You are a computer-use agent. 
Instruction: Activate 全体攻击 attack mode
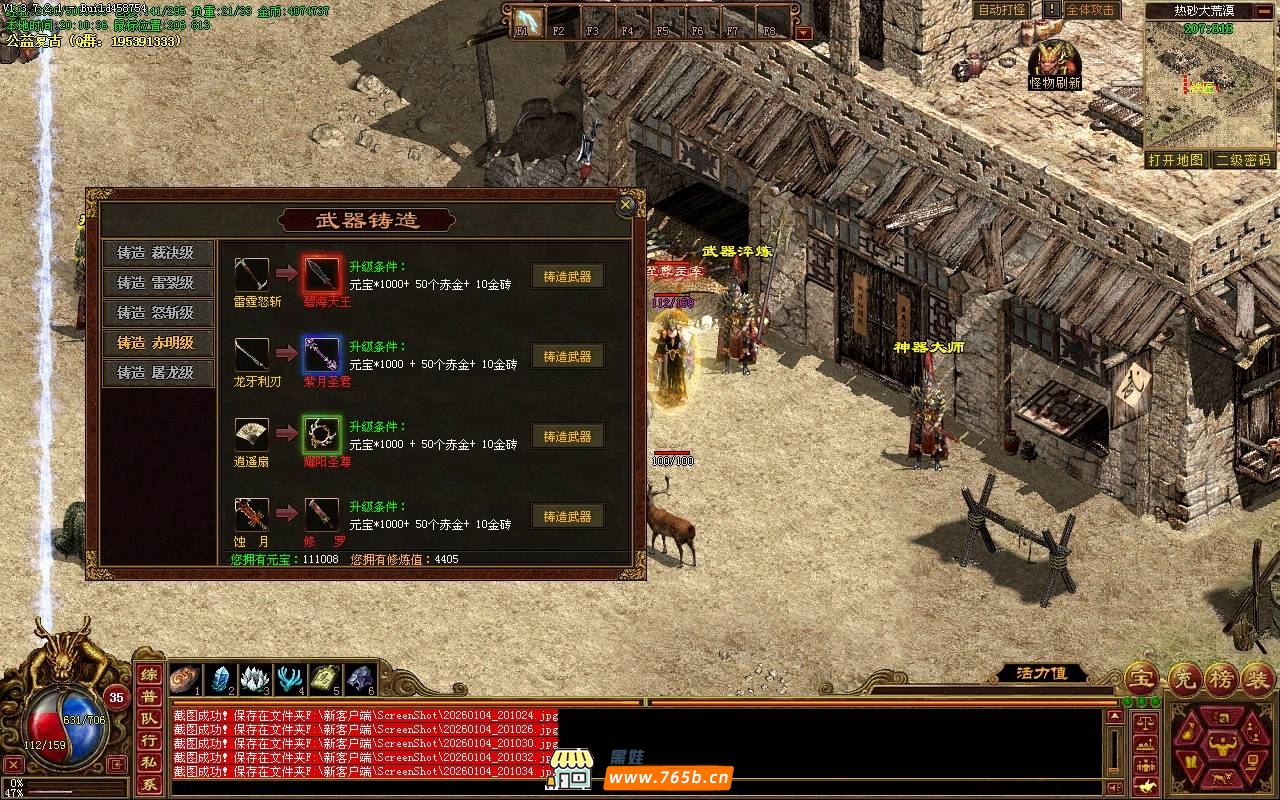pos(1090,10)
